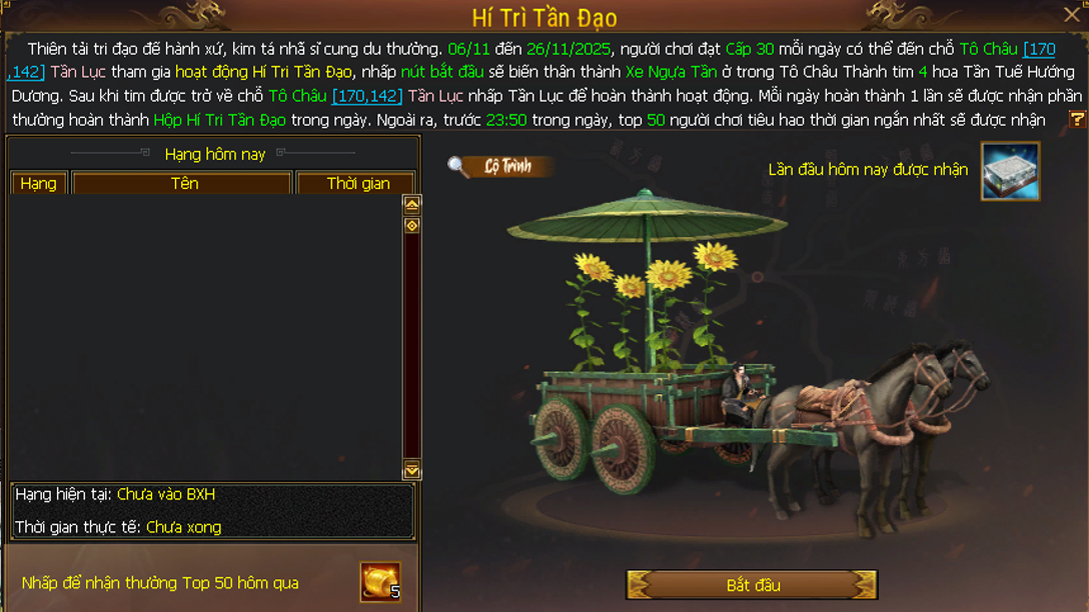Click the Bắt đầu start button
This screenshot has height=612, width=1089.
point(752,585)
